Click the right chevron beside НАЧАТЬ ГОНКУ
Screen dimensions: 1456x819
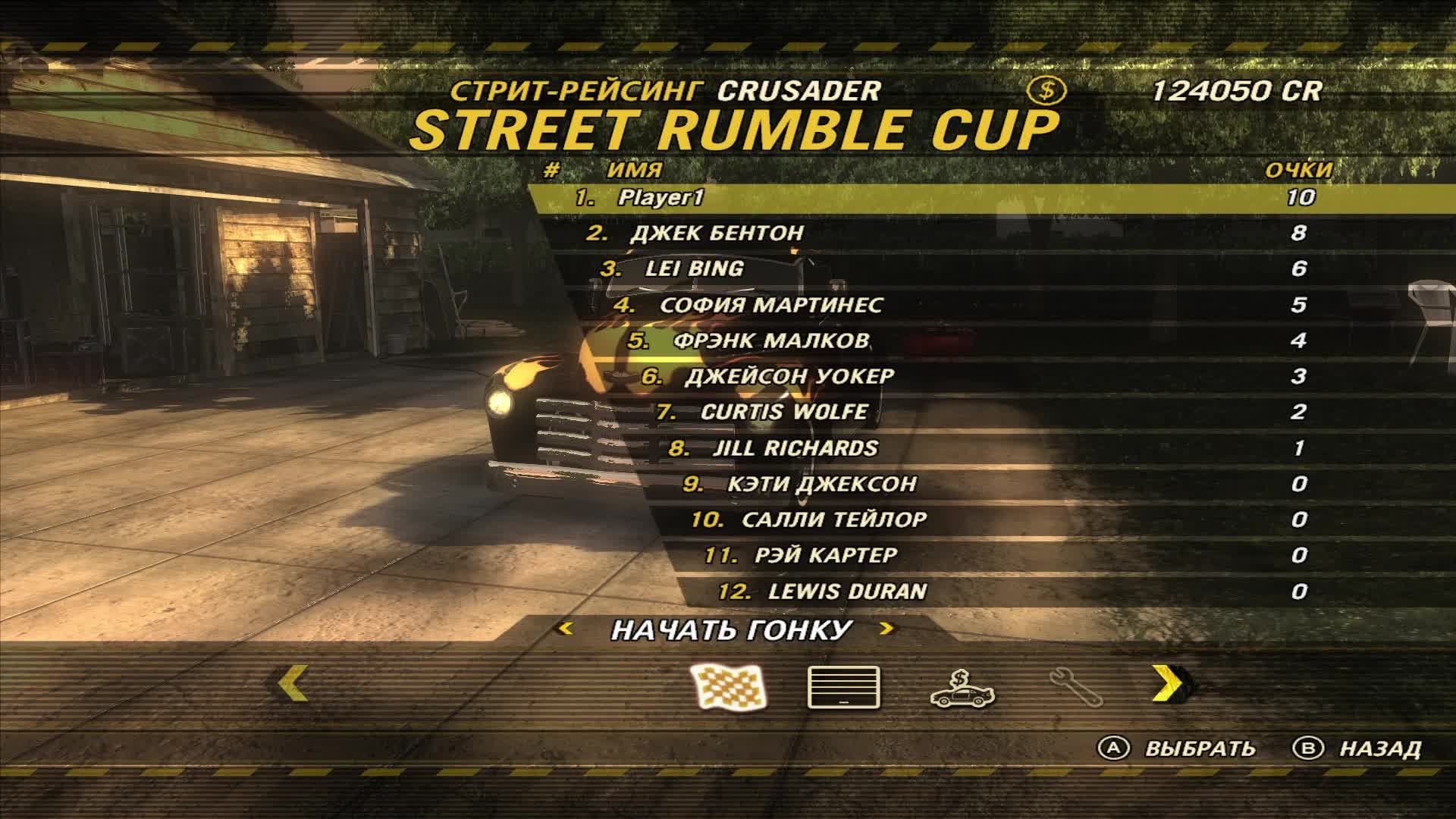(x=888, y=629)
